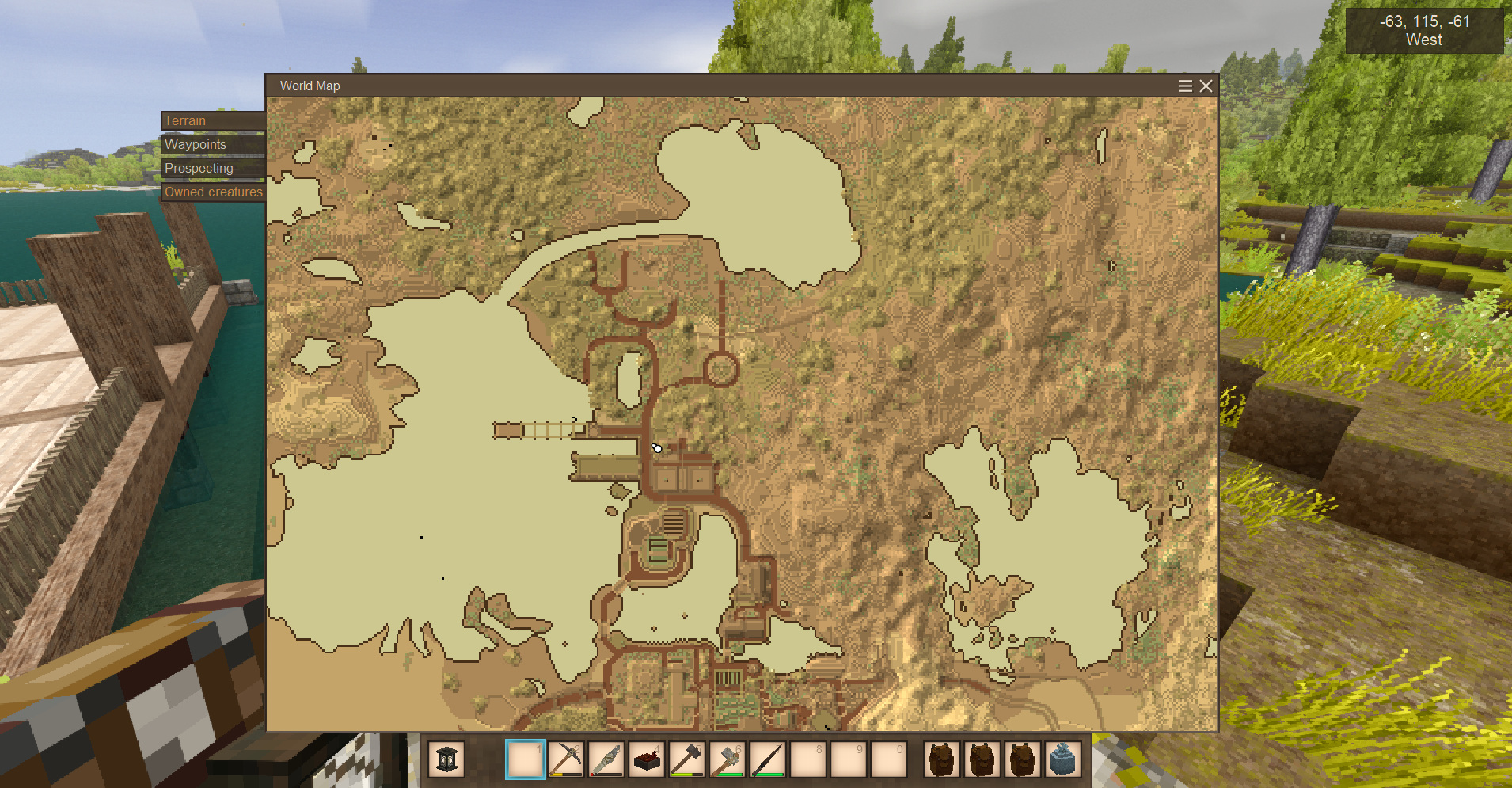This screenshot has height=788, width=1512.
Task: Select the pickaxe hotbar slot
Action: pyautogui.click(x=566, y=759)
